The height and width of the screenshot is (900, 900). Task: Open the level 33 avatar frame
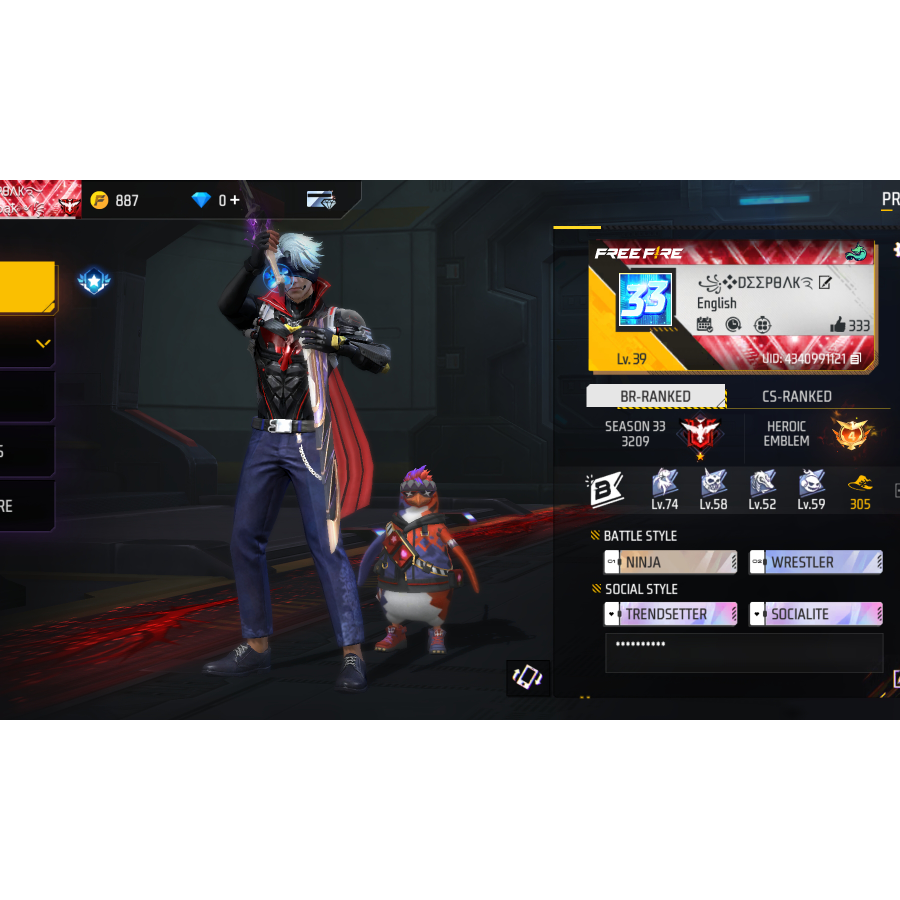pyautogui.click(x=645, y=300)
